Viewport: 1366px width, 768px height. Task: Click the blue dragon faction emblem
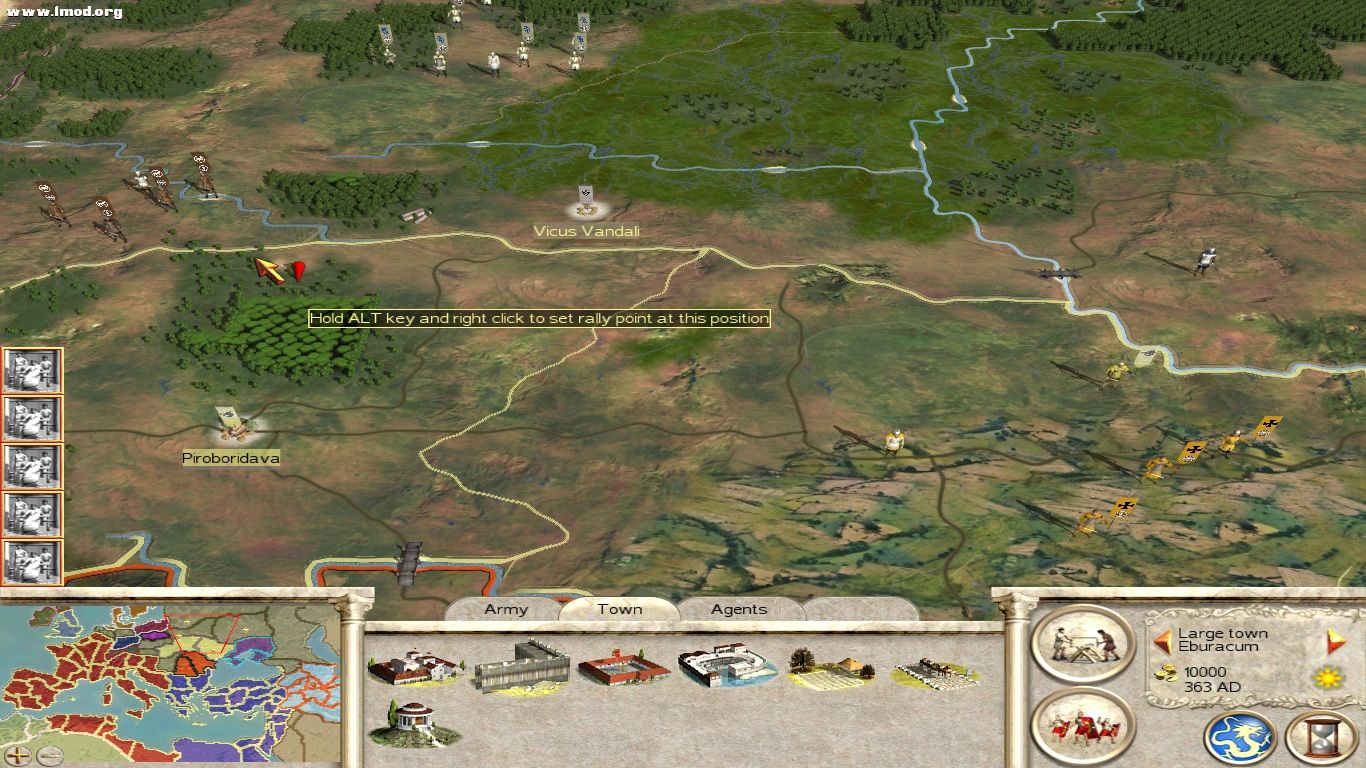(1239, 737)
